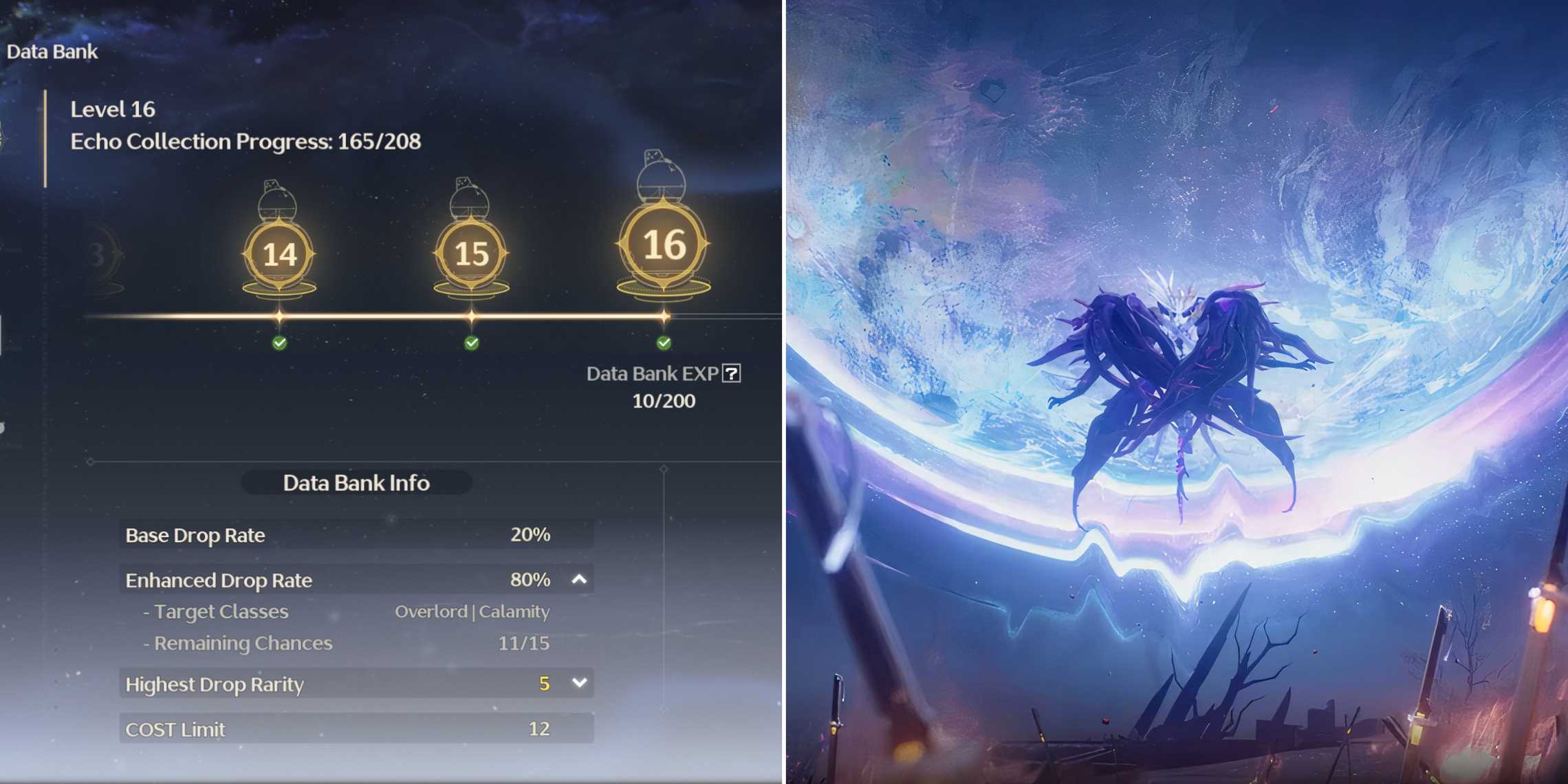Viewport: 1568px width, 784px height.
Task: Click the checkmark under milestone 15
Action: 470,344
